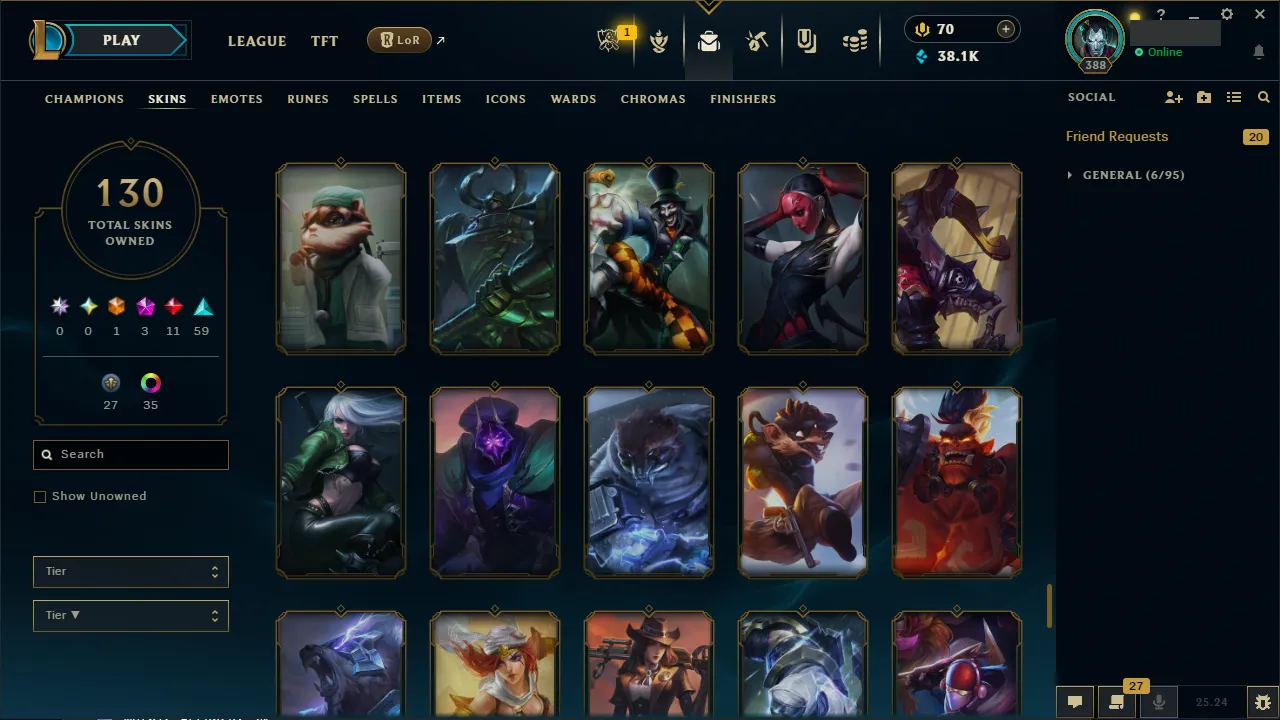
Task: Select the TFT menu item
Action: pyautogui.click(x=324, y=41)
